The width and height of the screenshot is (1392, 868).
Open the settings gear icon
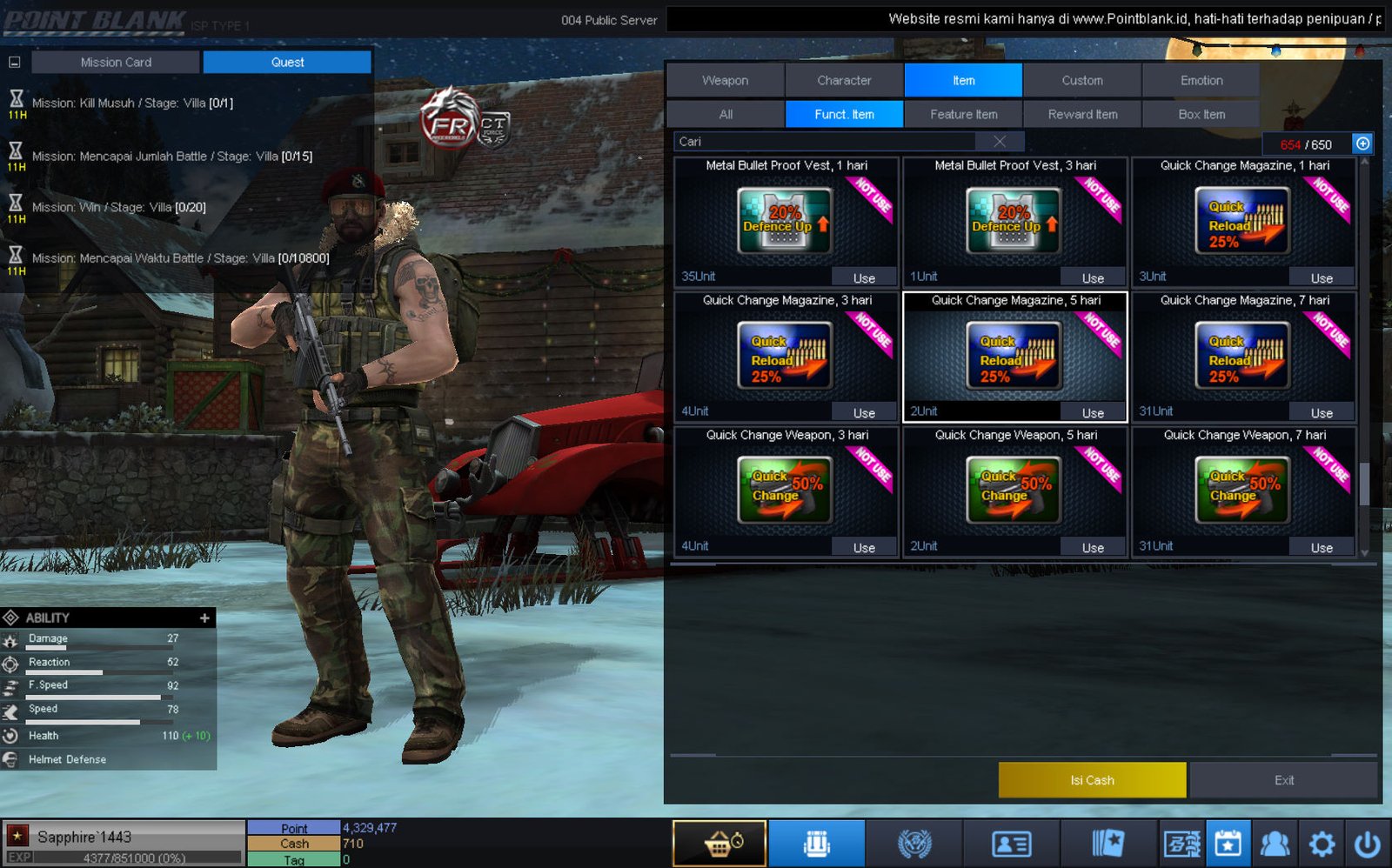1322,844
